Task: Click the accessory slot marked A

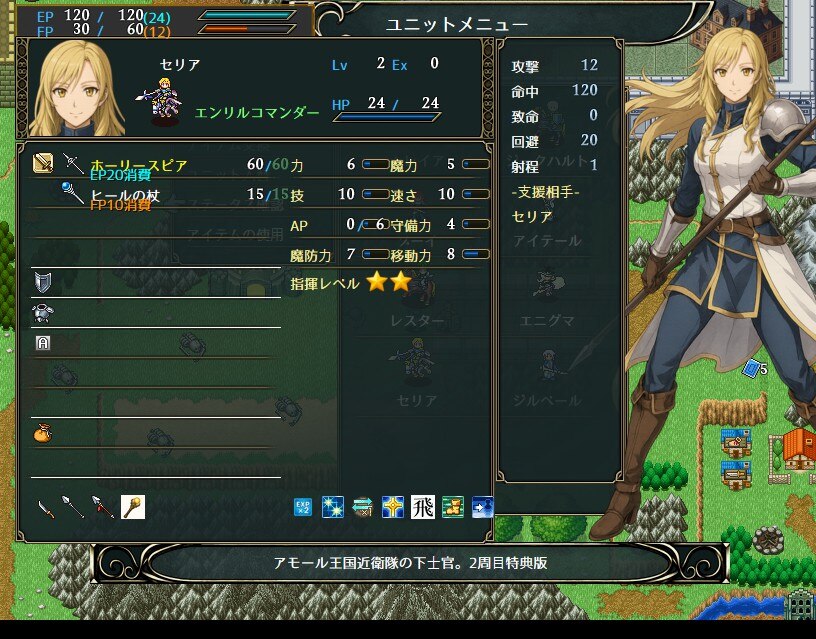Action: 42,342
